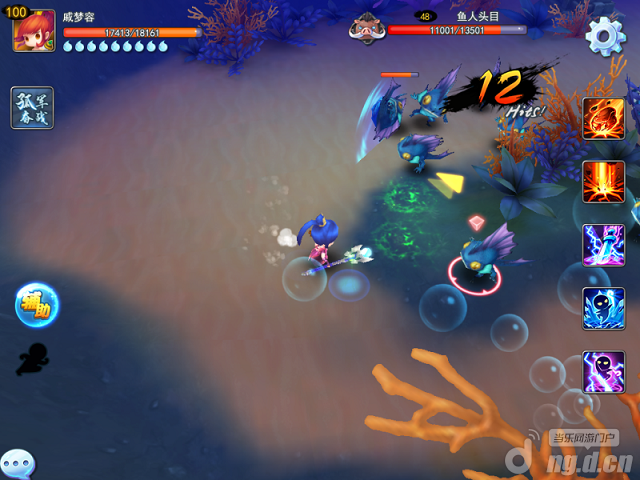Screen dimensions: 640x480
Task: Open the gear settings menu
Action: [x=604, y=36]
